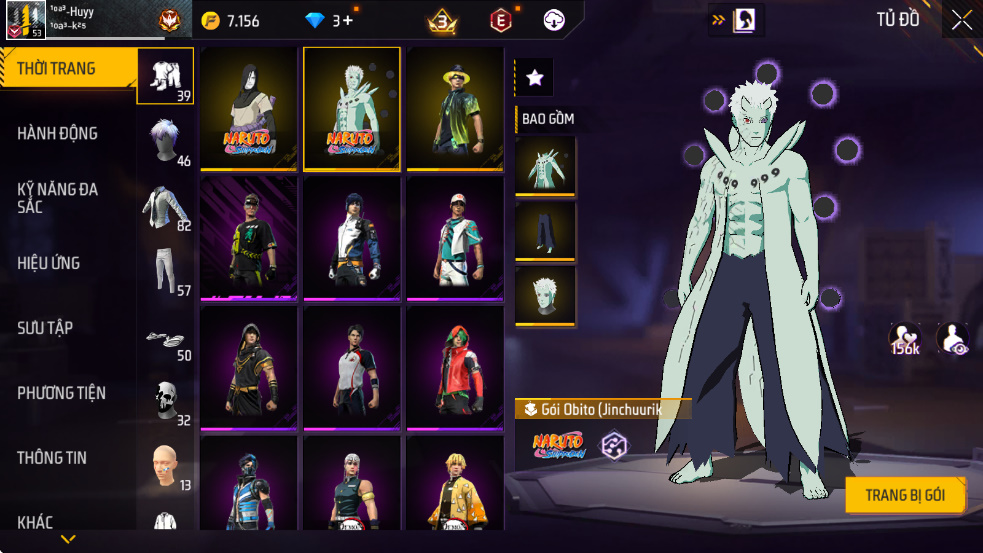Toggle the character preview eye icon

[952, 339]
